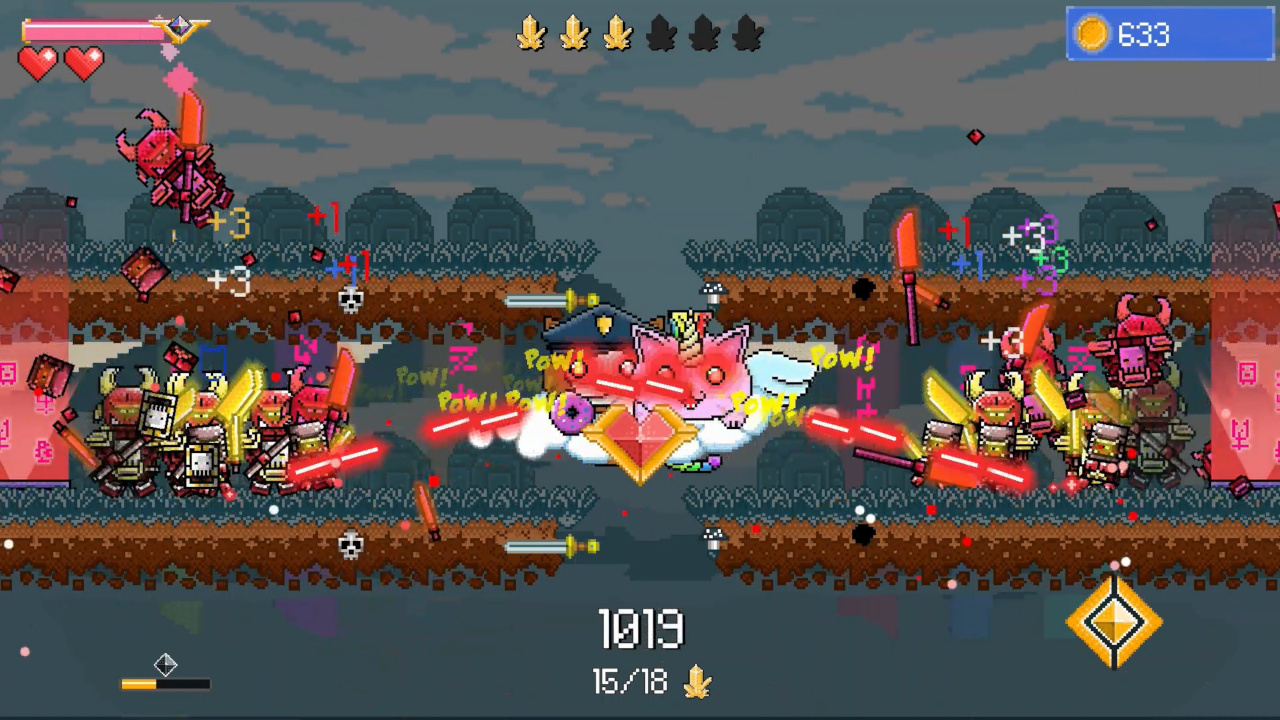Click the paw icon beside the 15/18 counter
This screenshot has width=1280, height=720.
pyautogui.click(x=698, y=682)
